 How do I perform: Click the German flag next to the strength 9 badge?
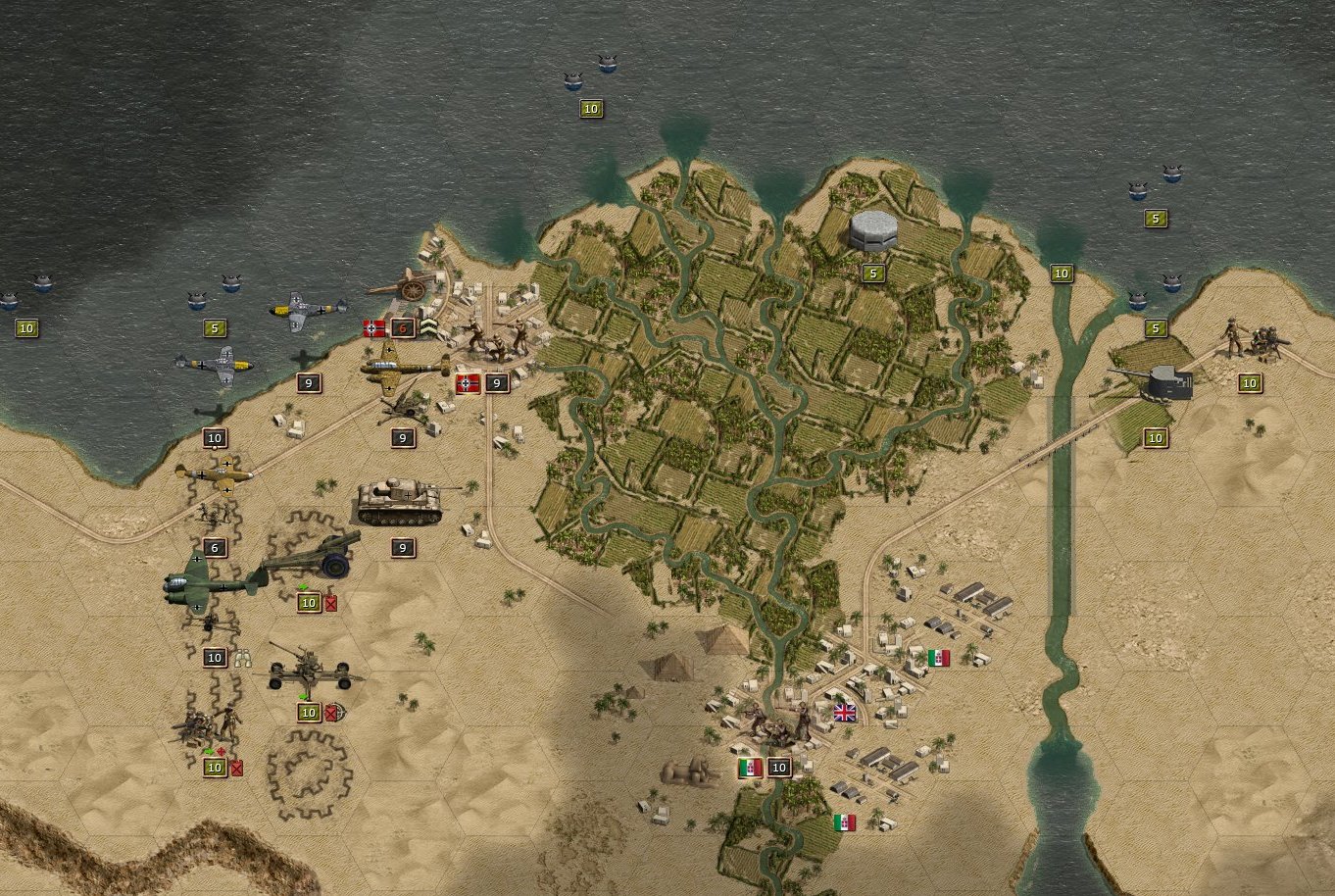[468, 383]
